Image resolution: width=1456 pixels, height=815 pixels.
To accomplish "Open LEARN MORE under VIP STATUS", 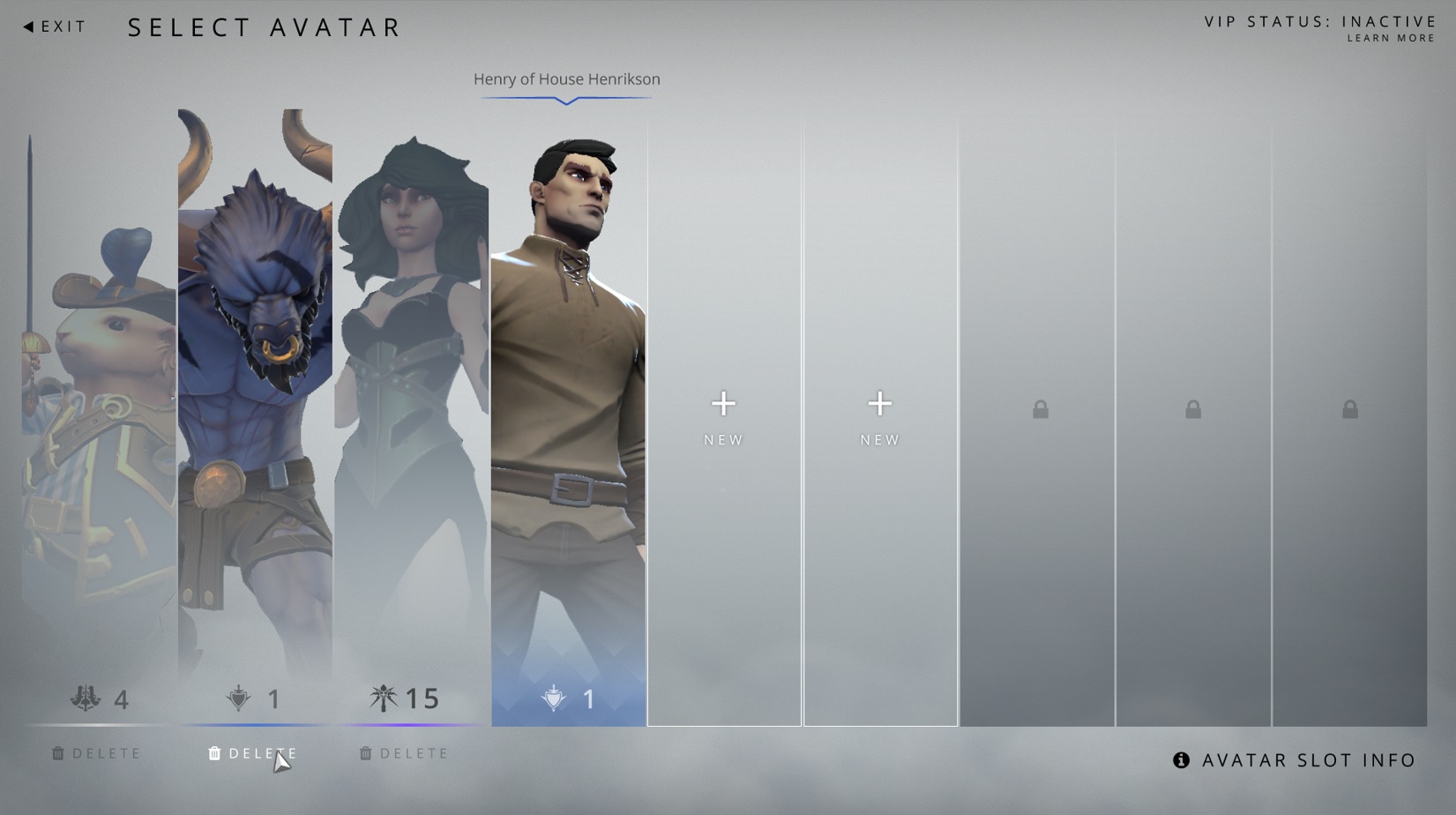I will pyautogui.click(x=1390, y=38).
